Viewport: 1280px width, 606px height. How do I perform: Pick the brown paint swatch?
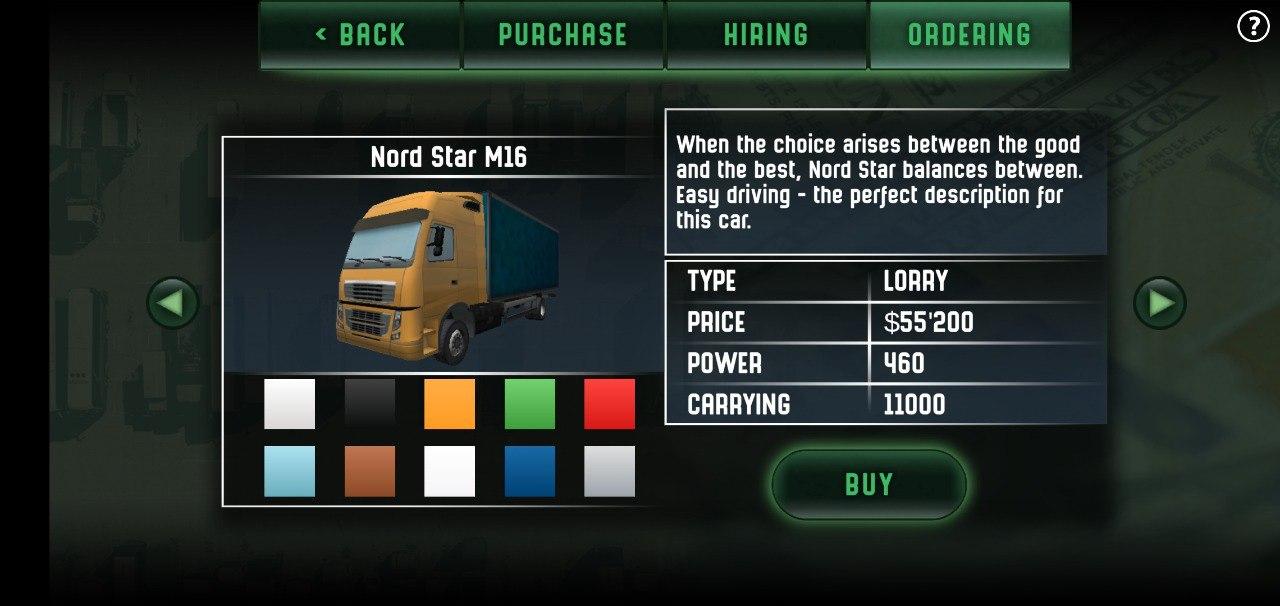(x=370, y=471)
